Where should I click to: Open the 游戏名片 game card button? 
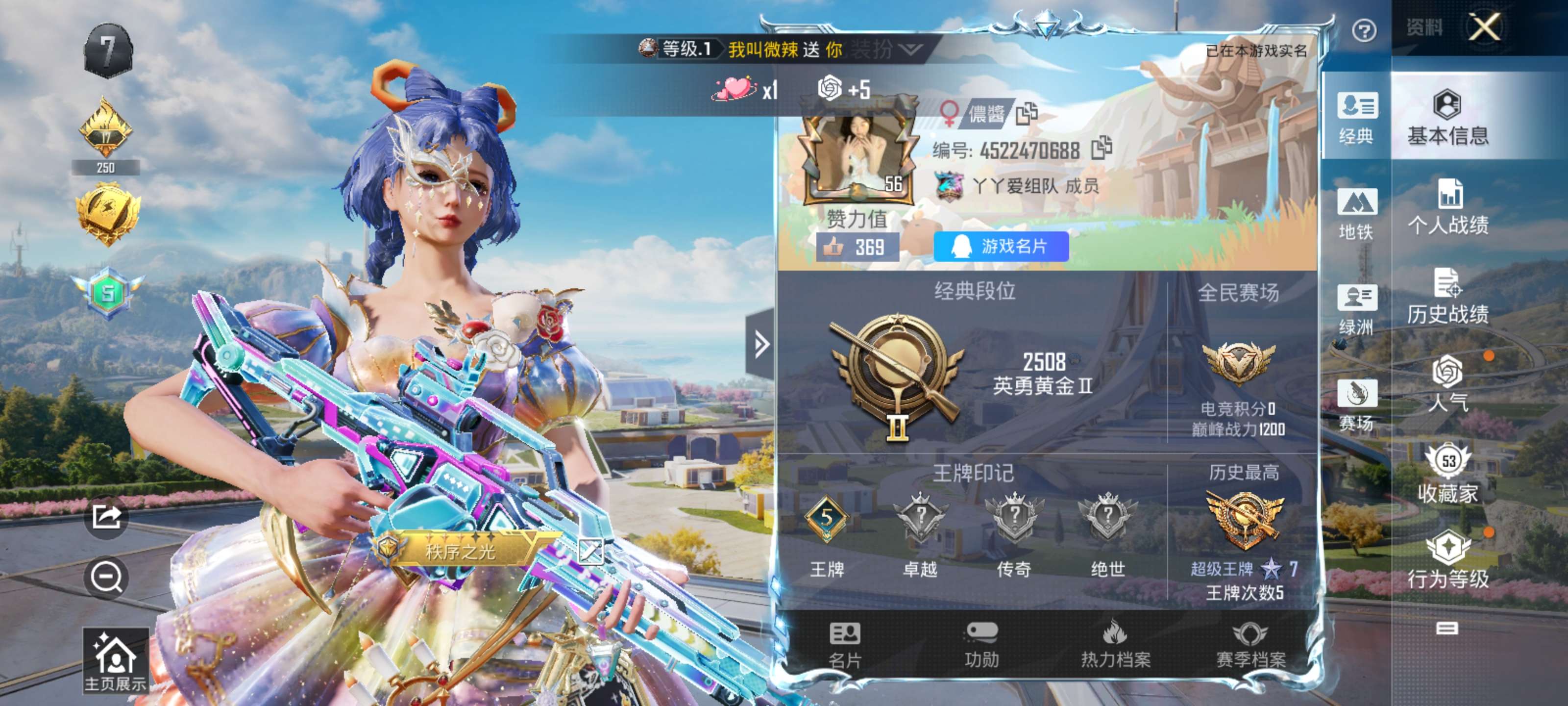click(1001, 247)
